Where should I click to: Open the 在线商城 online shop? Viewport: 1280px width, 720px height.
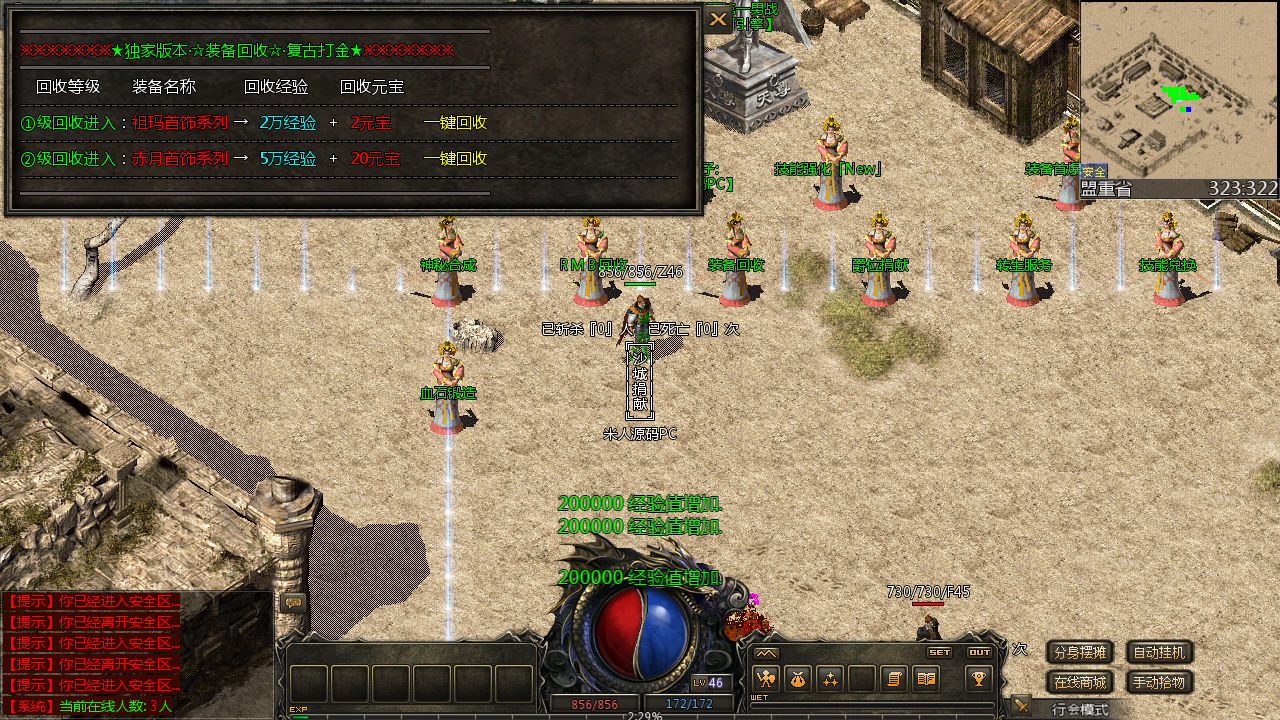[x=1080, y=683]
